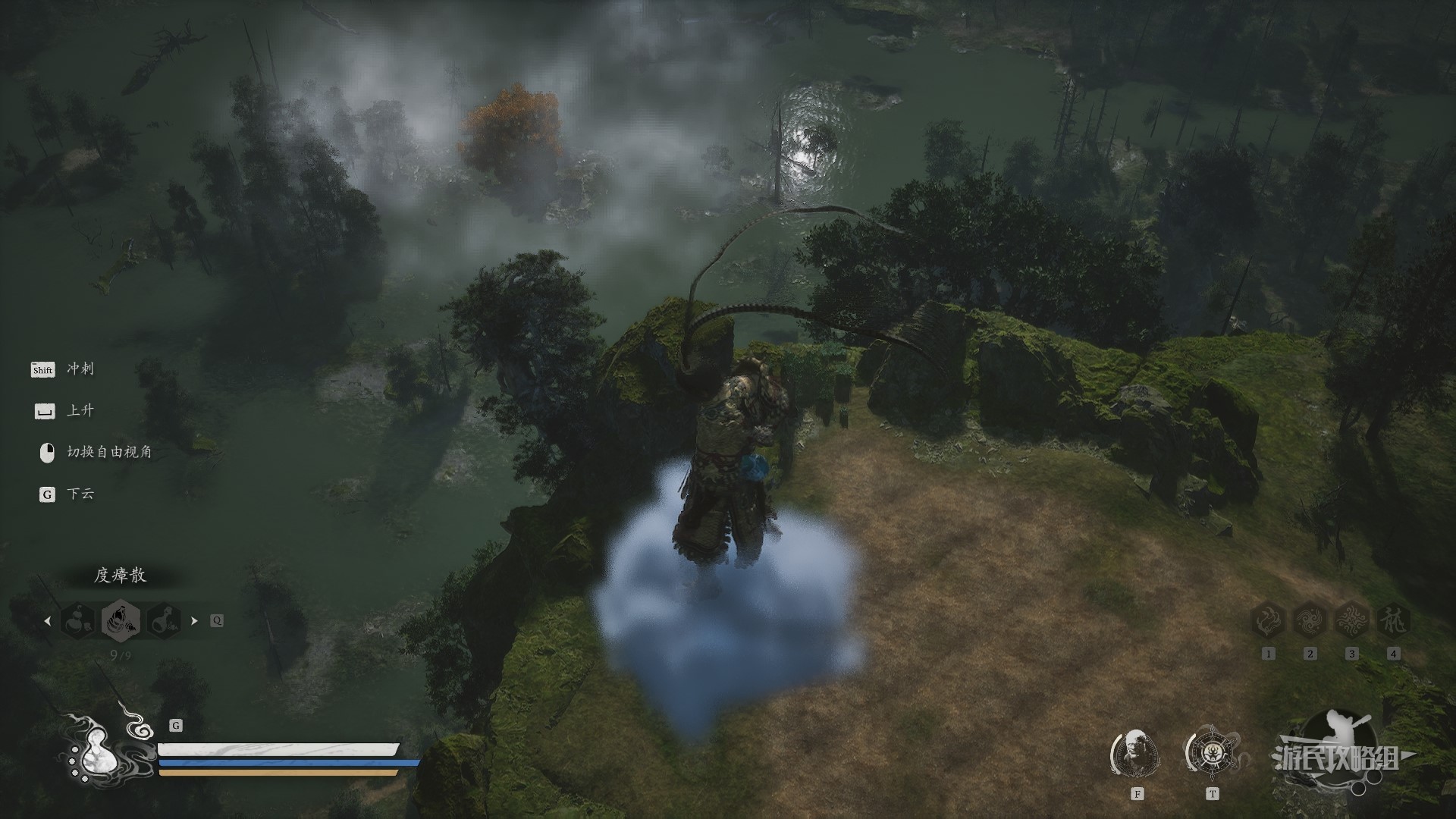The width and height of the screenshot is (1456, 819).
Task: Use the round wheel vessel icon
Action: pyautogui.click(x=1212, y=752)
